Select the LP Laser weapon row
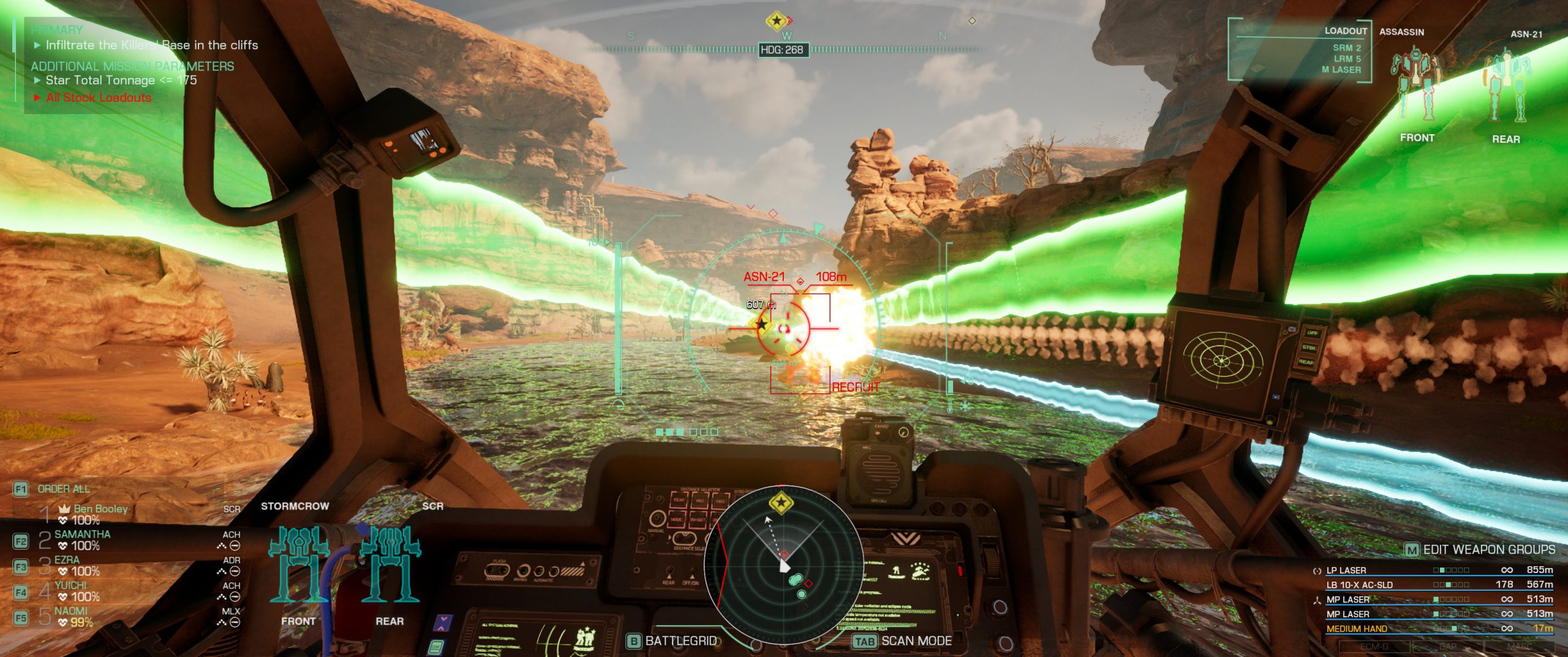Image resolution: width=1568 pixels, height=657 pixels. [1346, 571]
